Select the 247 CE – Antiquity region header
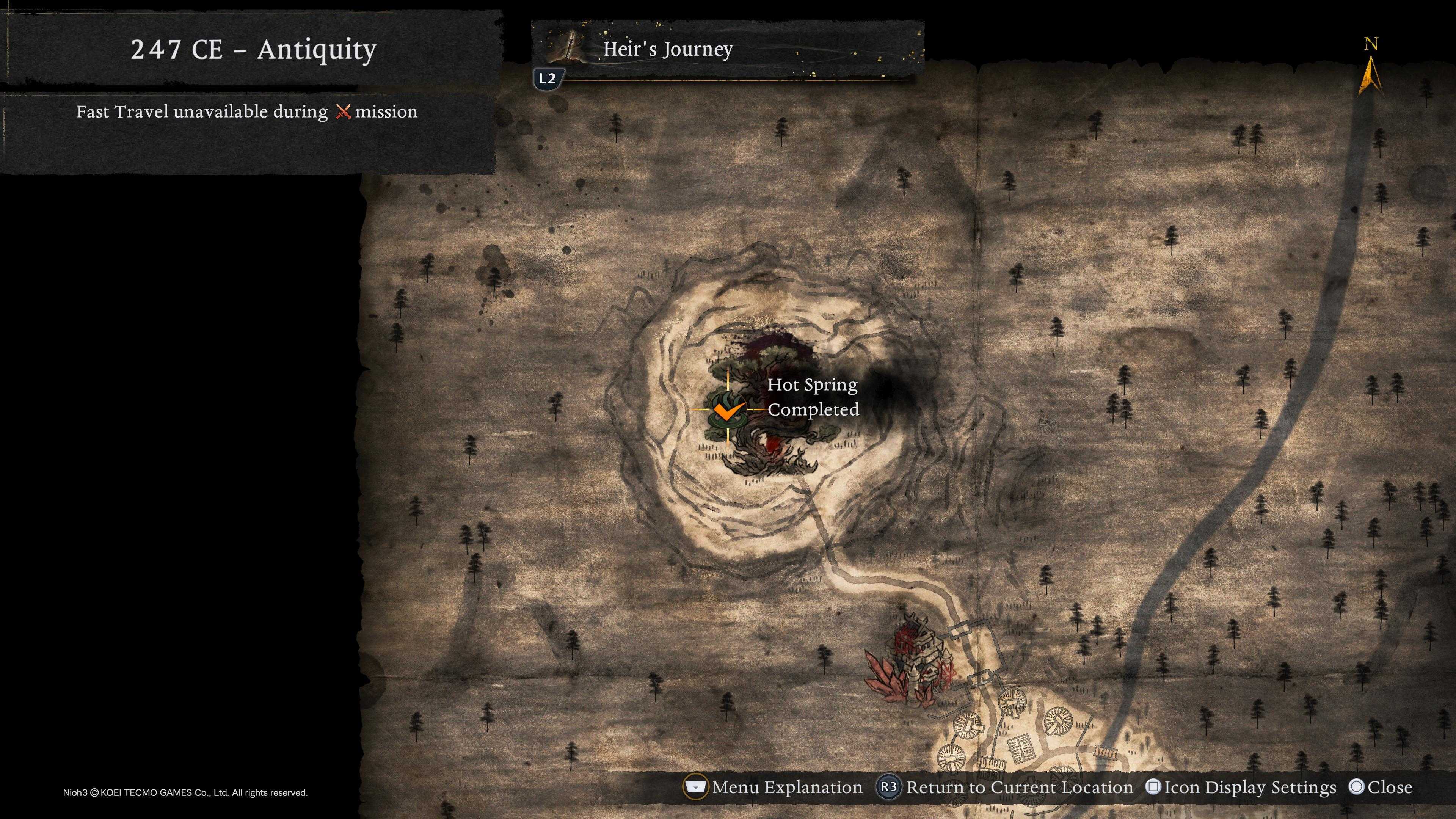This screenshot has height=819, width=1456. click(253, 50)
